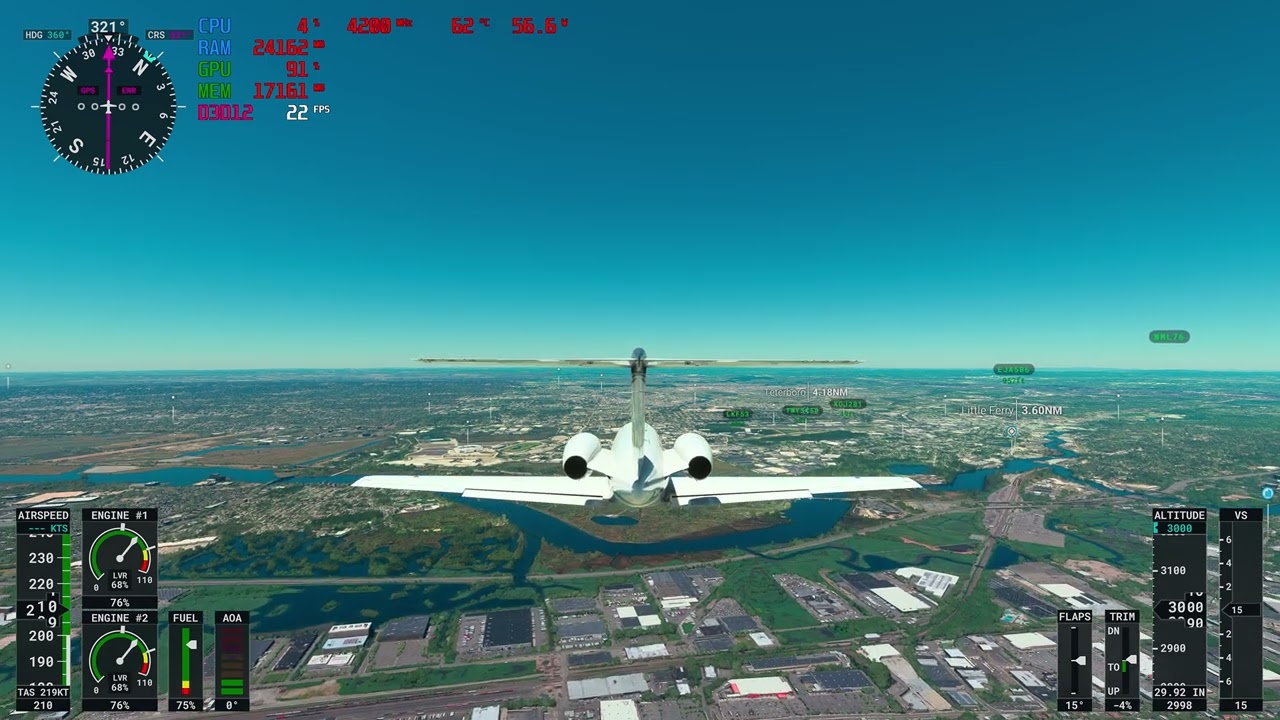
Task: Select the Teterboro waypoint label
Action: tap(806, 393)
